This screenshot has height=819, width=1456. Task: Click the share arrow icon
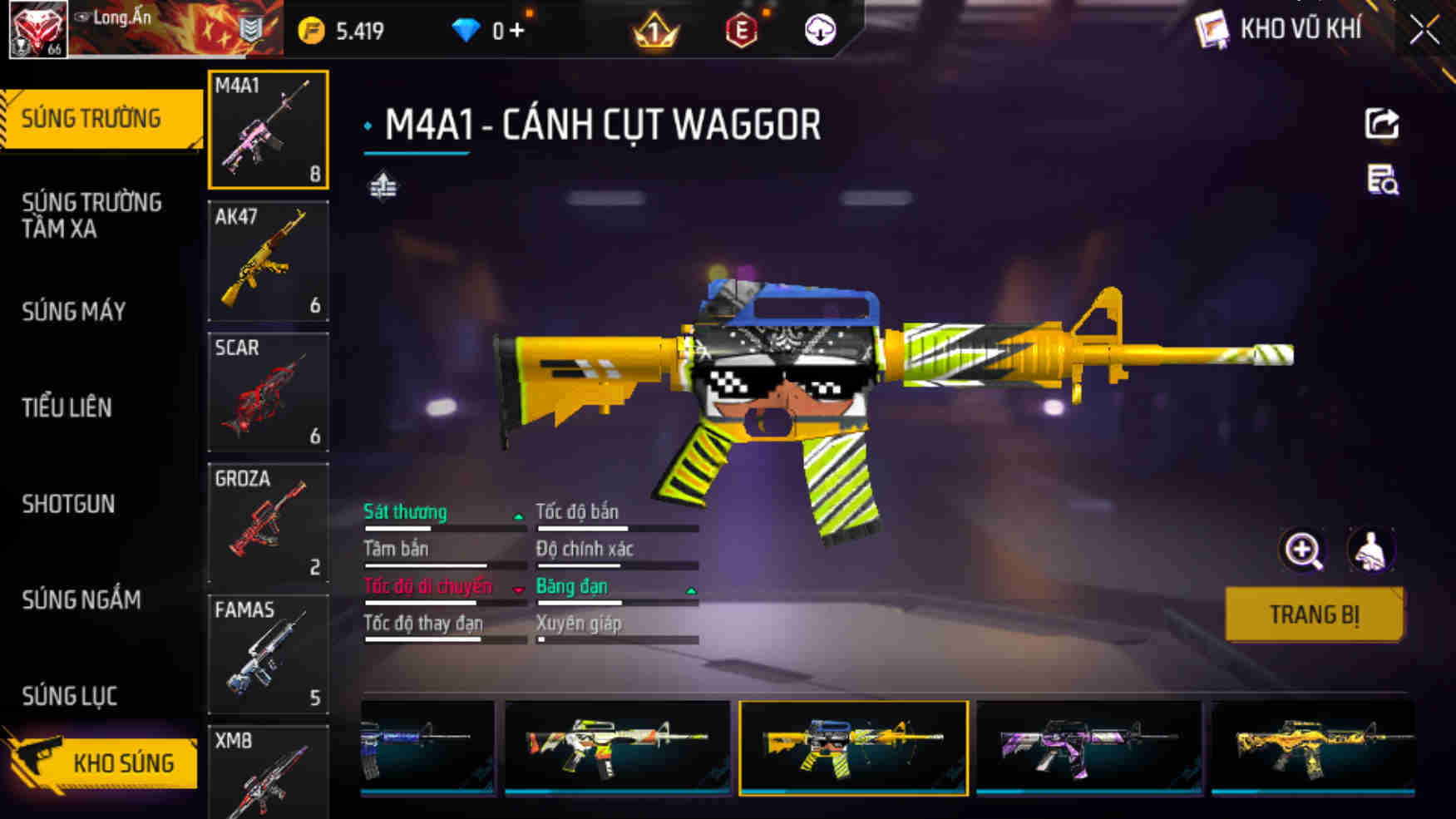[x=1381, y=124]
